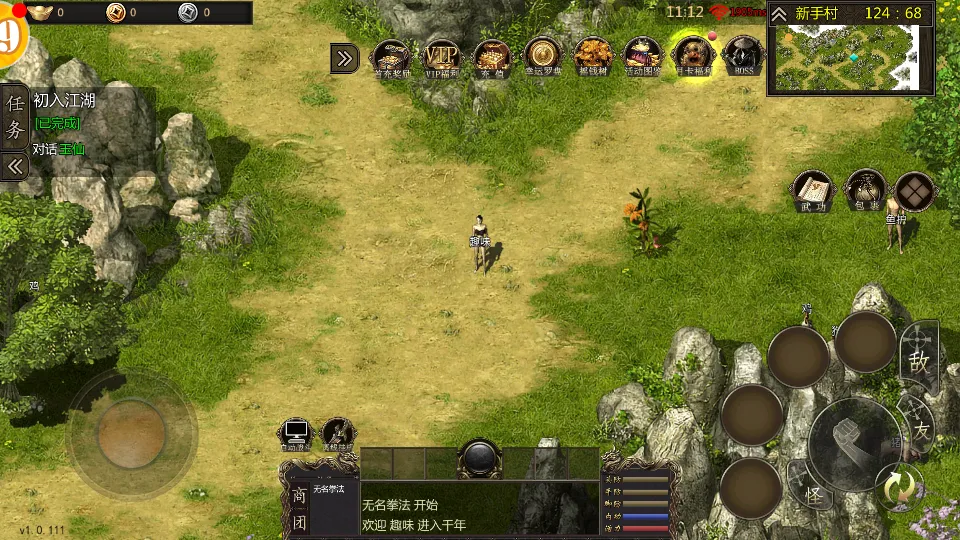Open the 月卡福利 monthly card icon
960x540 pixels.
[693, 57]
